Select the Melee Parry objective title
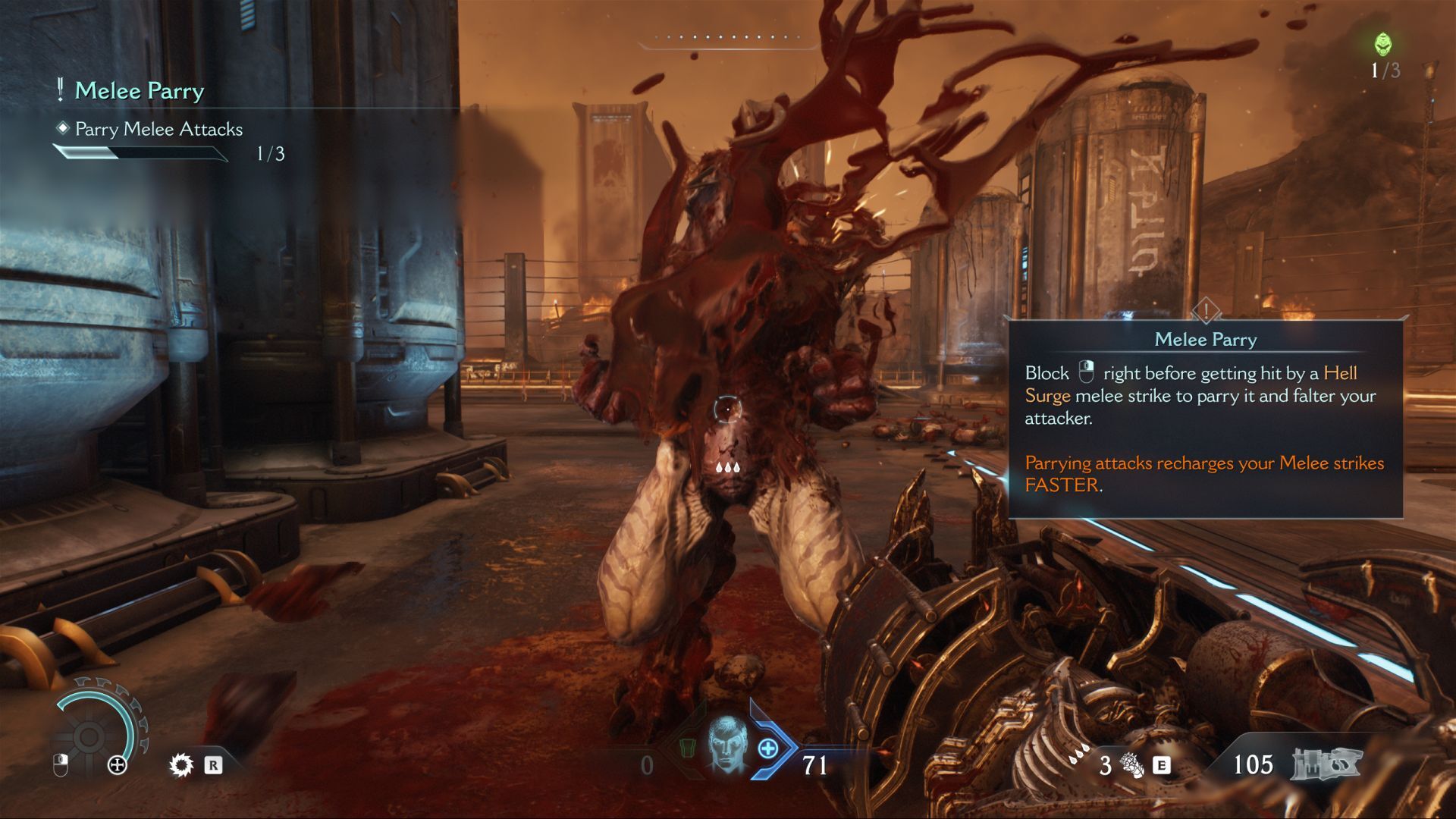This screenshot has width=1456, height=819. click(x=140, y=91)
